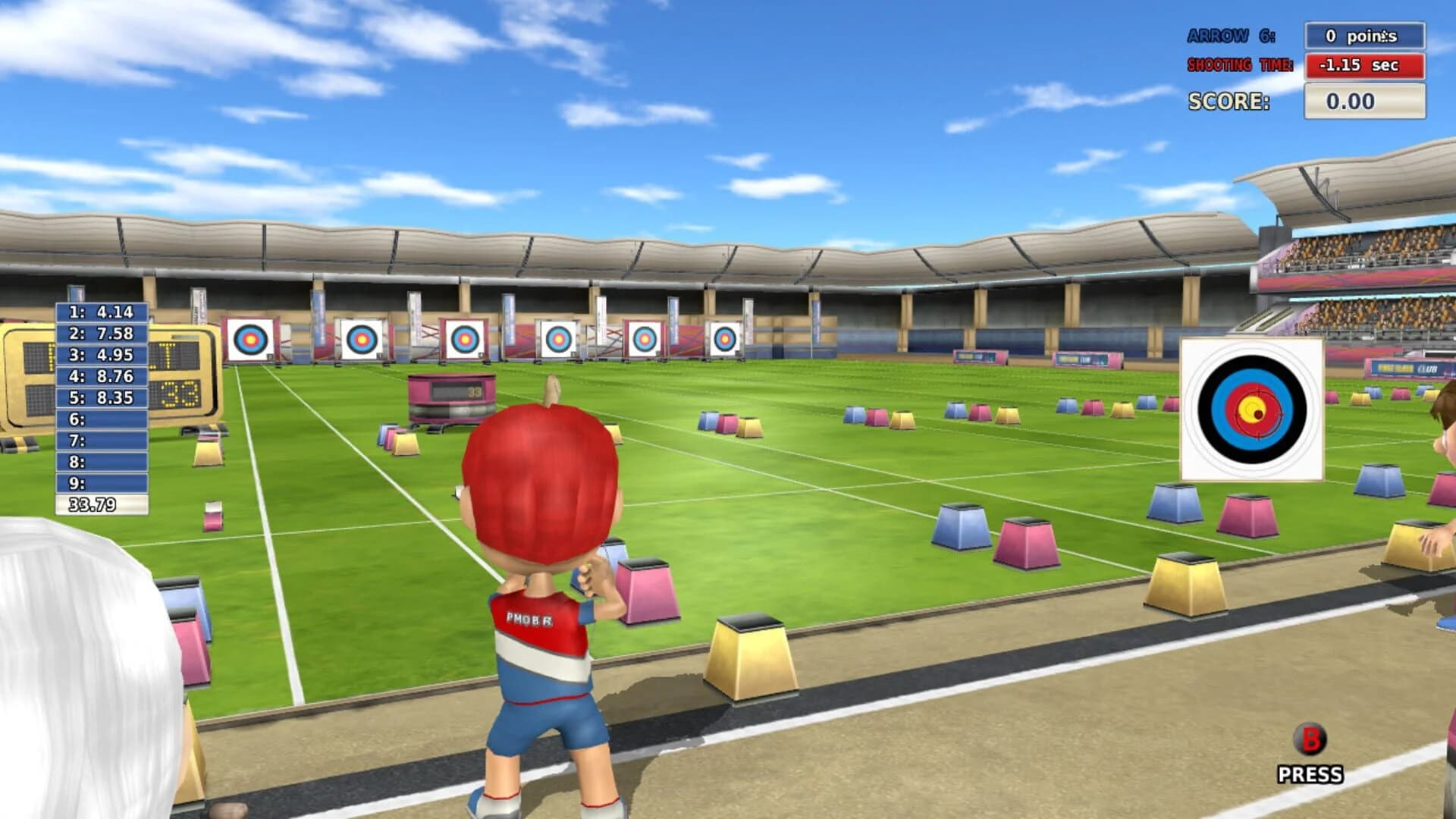Select arrow 1 score entry showing 4.14
Viewport: 1456px width, 819px height.
(x=101, y=311)
